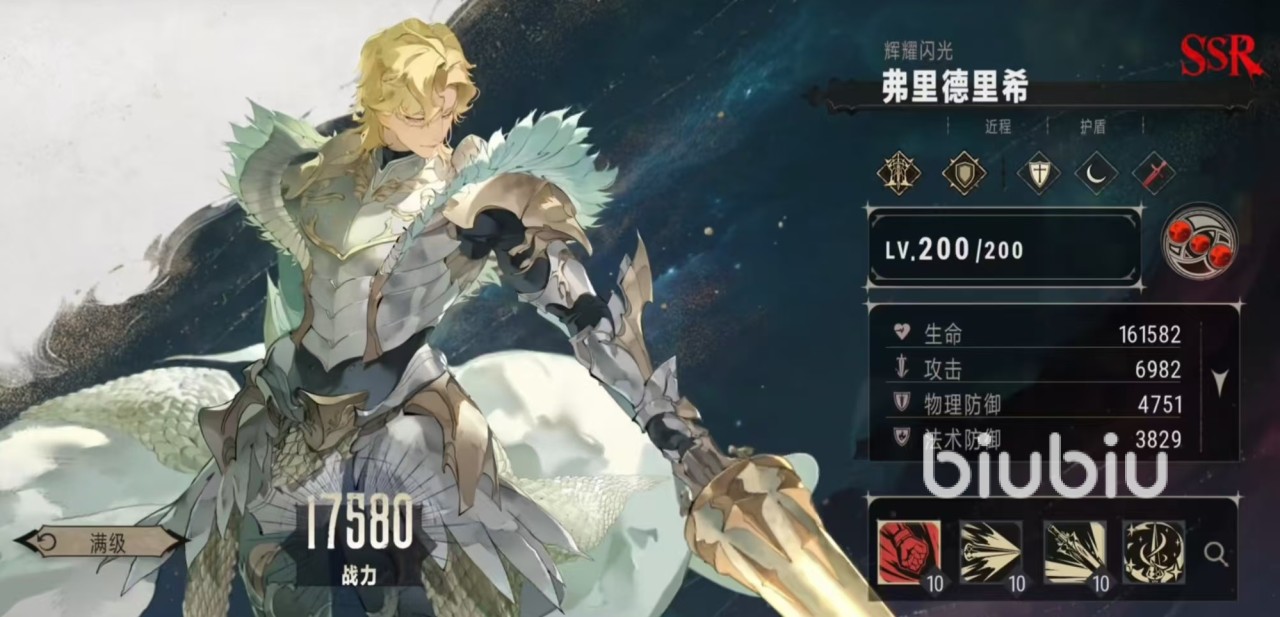1280x617 pixels.
Task: Tap the crossed spears faction icon
Action: pos(898,173)
